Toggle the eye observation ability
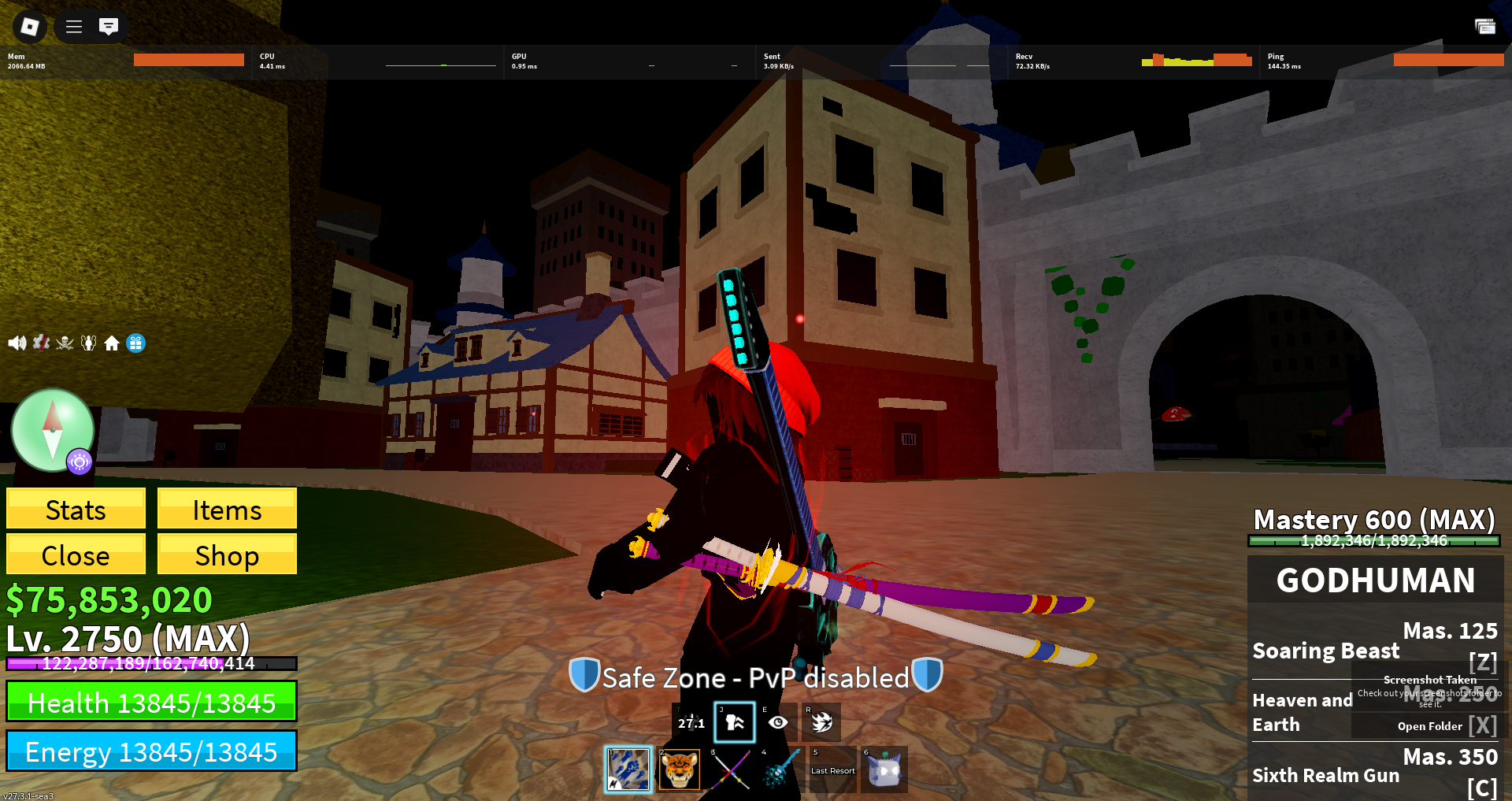This screenshot has width=1512, height=801. point(778,721)
